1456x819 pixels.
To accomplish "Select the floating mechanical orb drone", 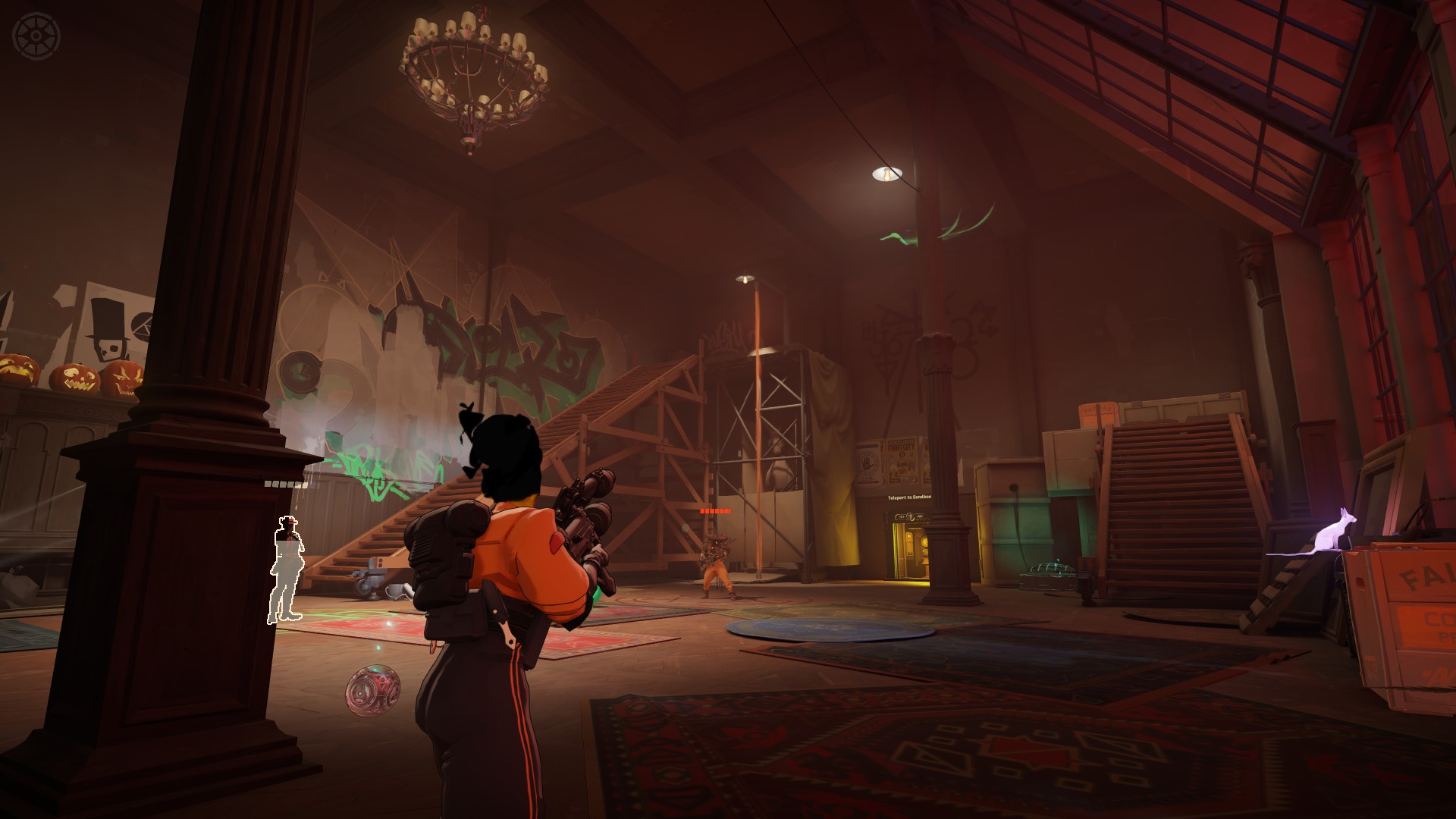I will [x=373, y=692].
